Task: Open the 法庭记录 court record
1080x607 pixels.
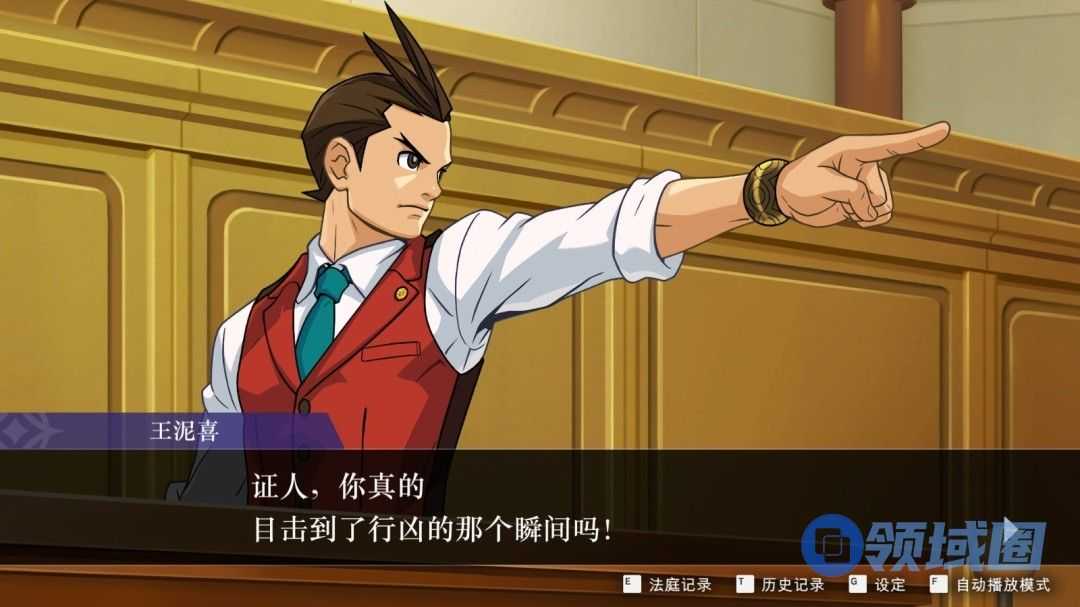Action: [x=668, y=584]
